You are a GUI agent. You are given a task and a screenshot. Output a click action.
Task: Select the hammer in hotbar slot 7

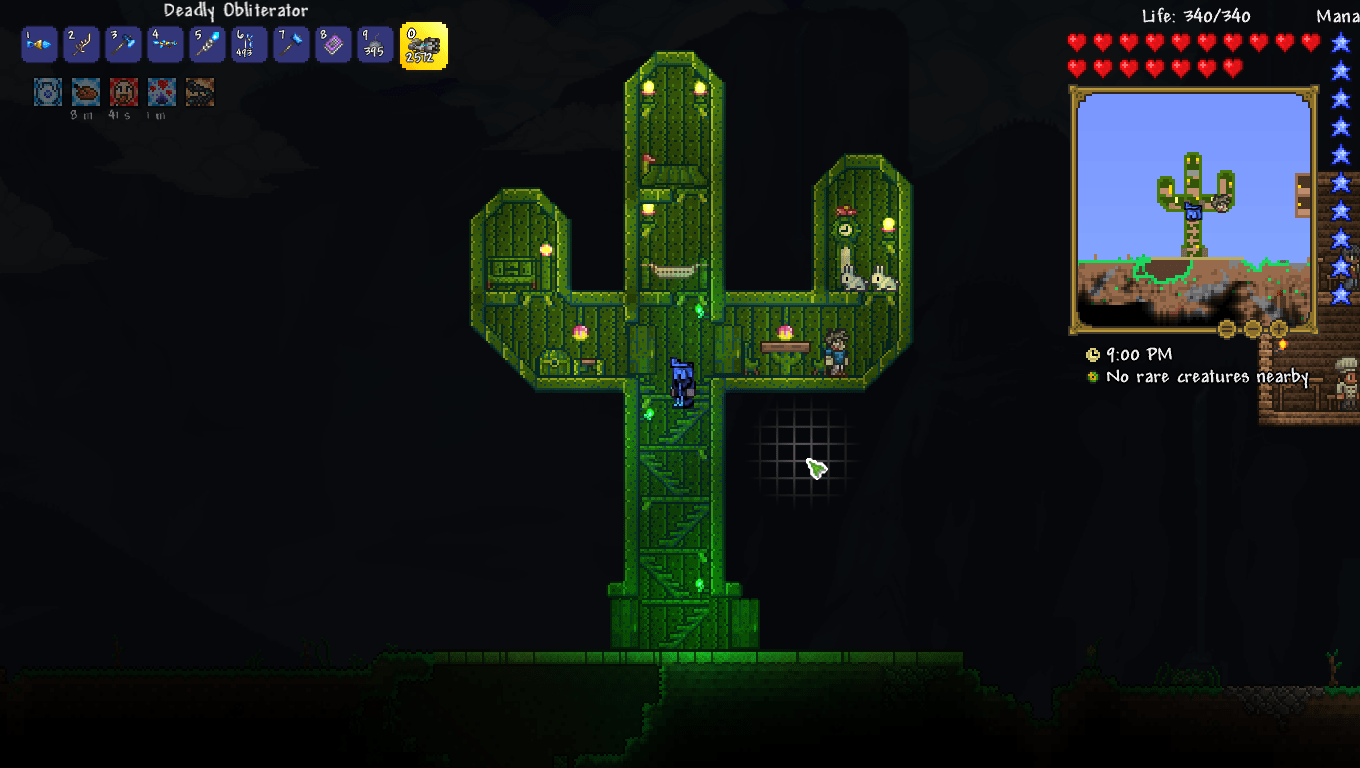(x=291, y=44)
